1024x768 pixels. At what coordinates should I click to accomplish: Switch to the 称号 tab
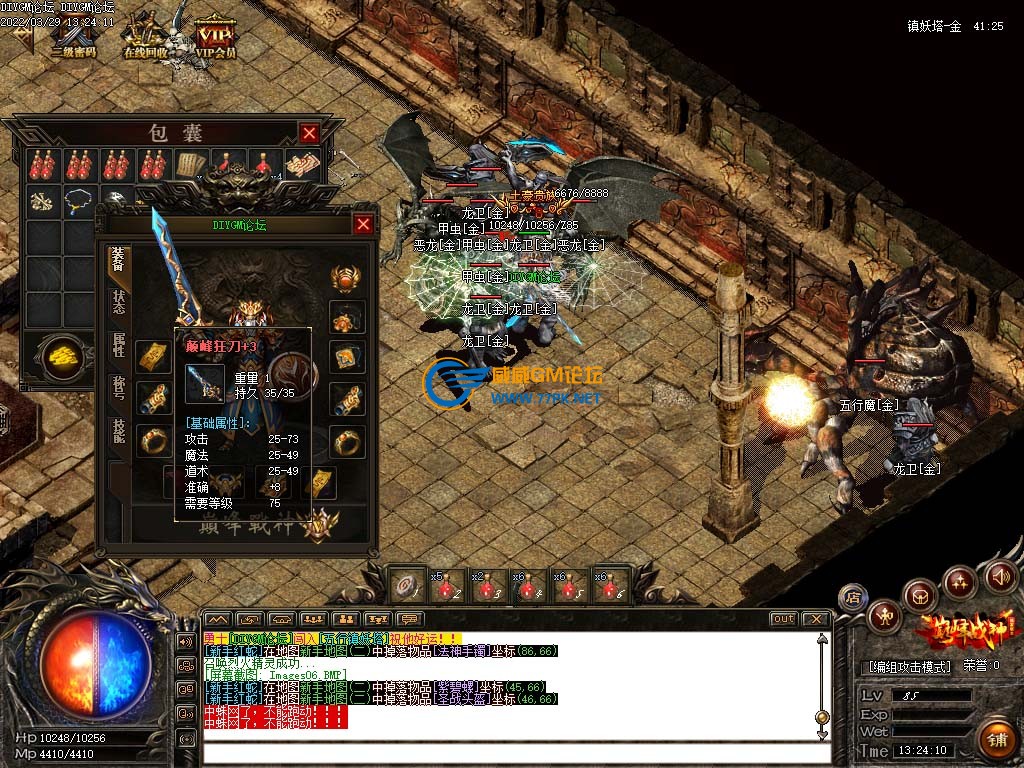click(117, 387)
